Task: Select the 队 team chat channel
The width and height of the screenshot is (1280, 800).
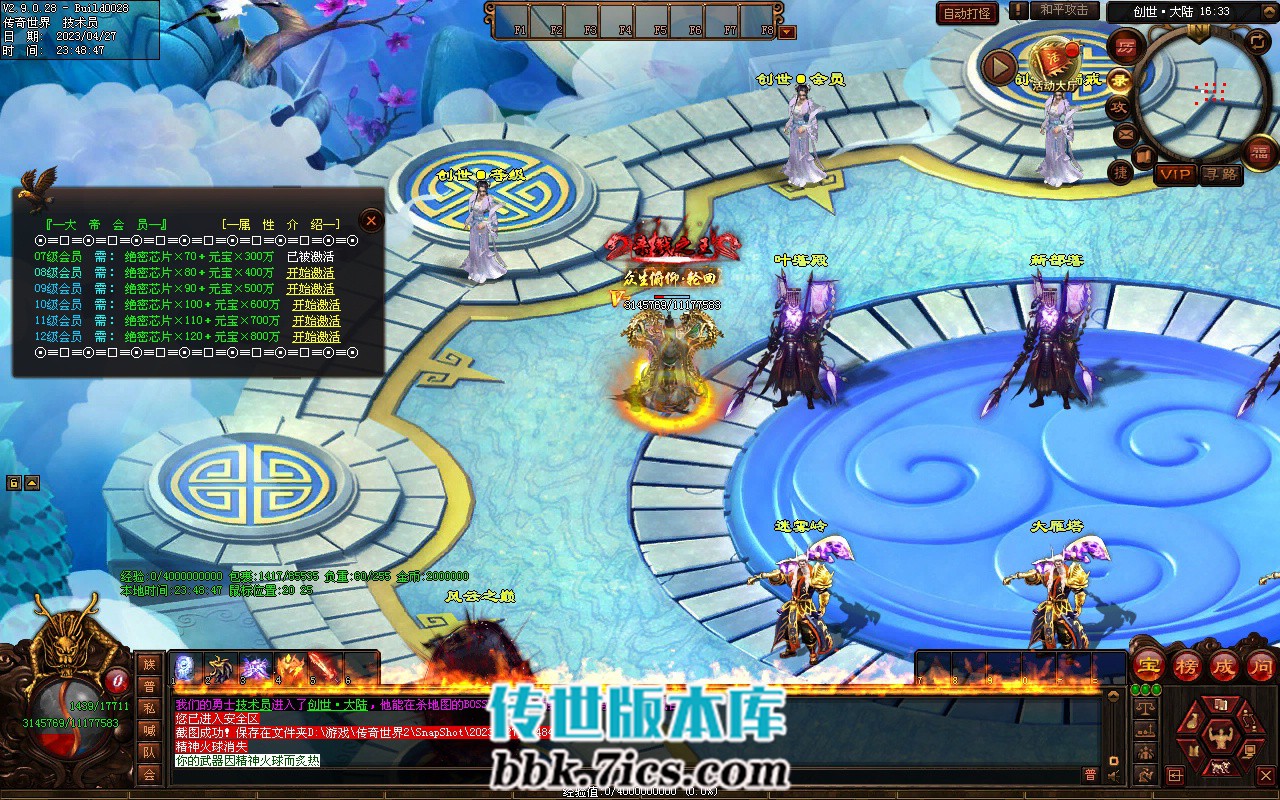Action: pyautogui.click(x=149, y=752)
